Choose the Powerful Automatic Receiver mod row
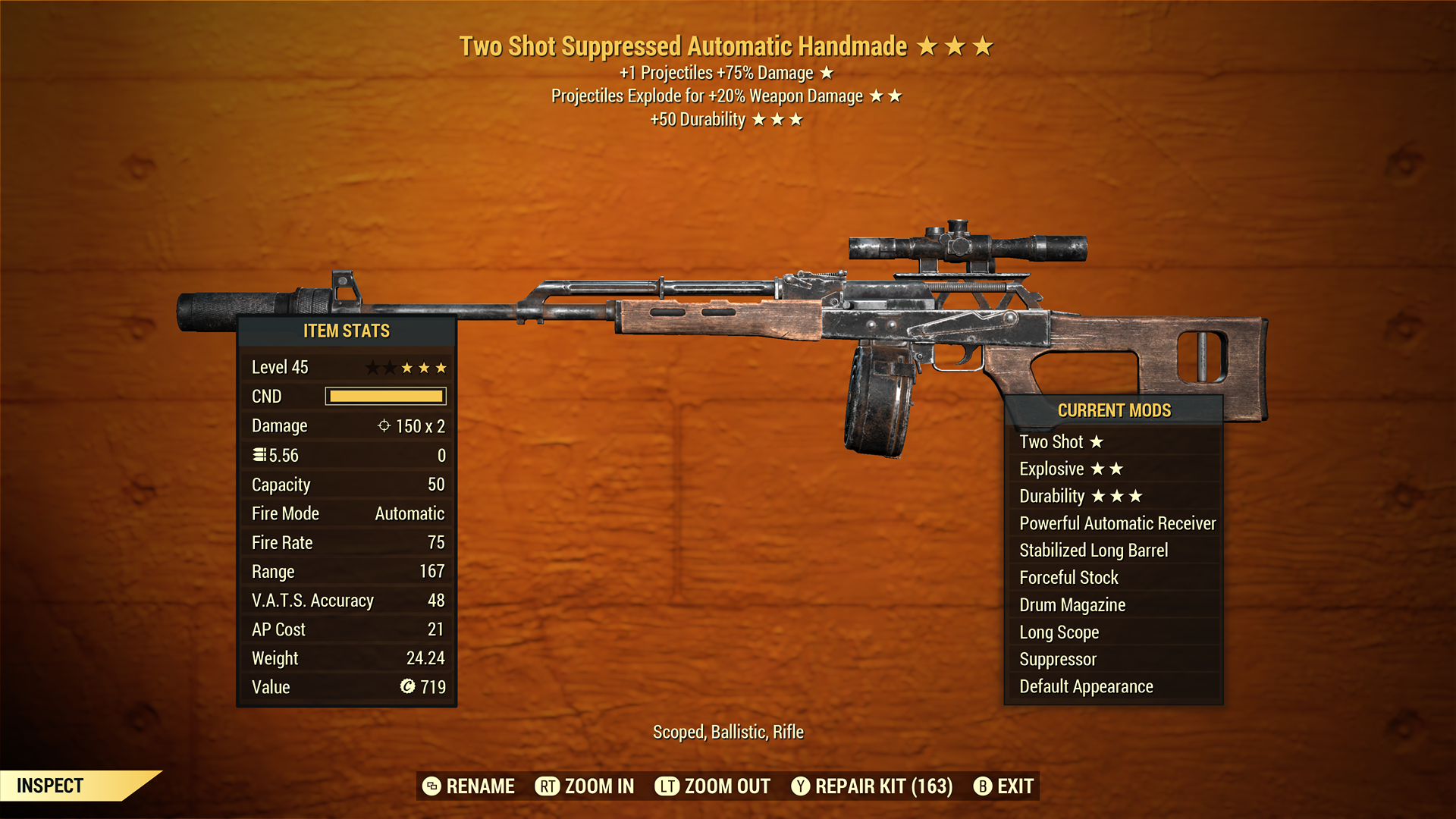 pyautogui.click(x=1116, y=523)
